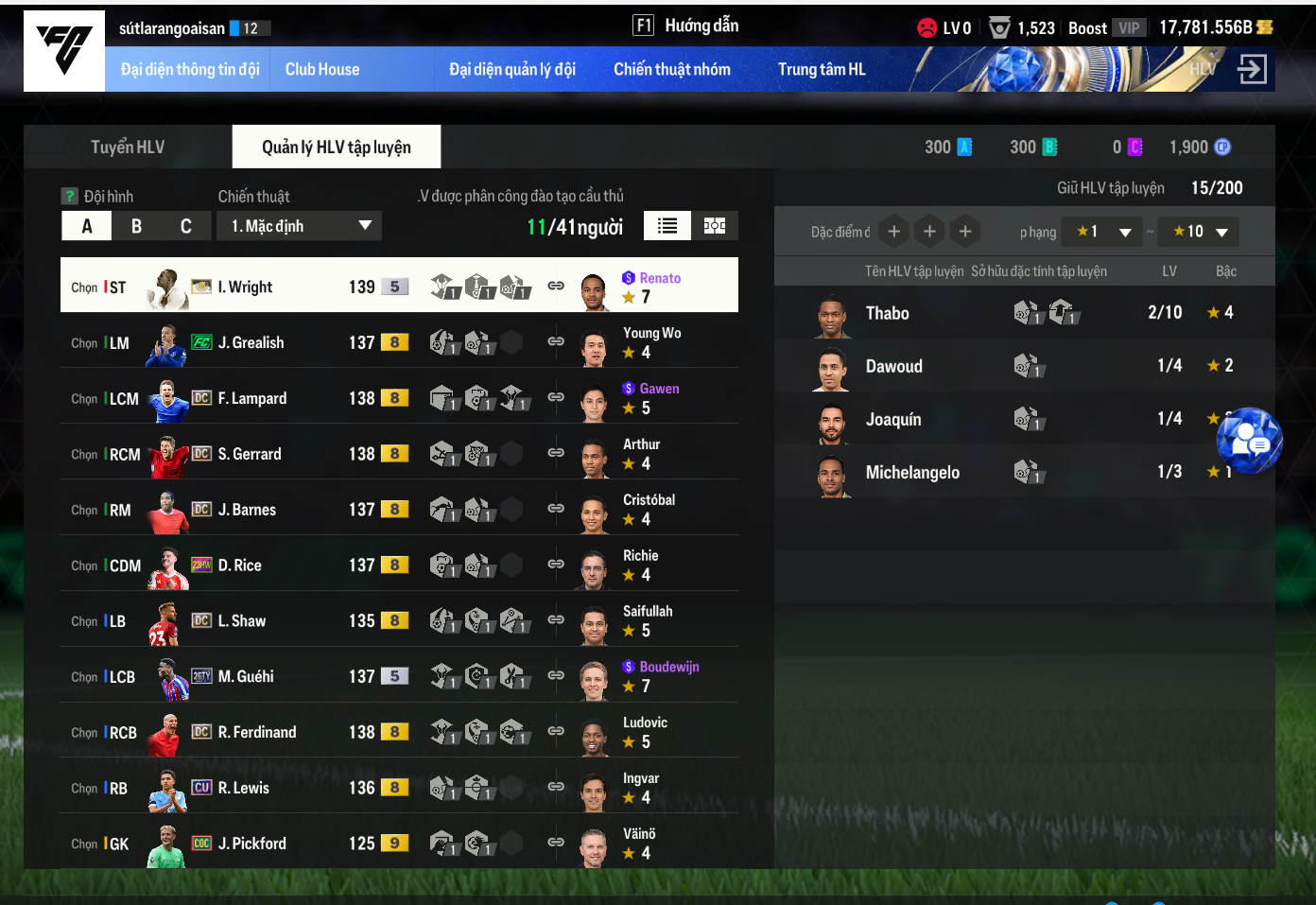Screen dimensions: 1316x905
Task: Go to Chiến thuật nhóm
Action: tap(671, 70)
